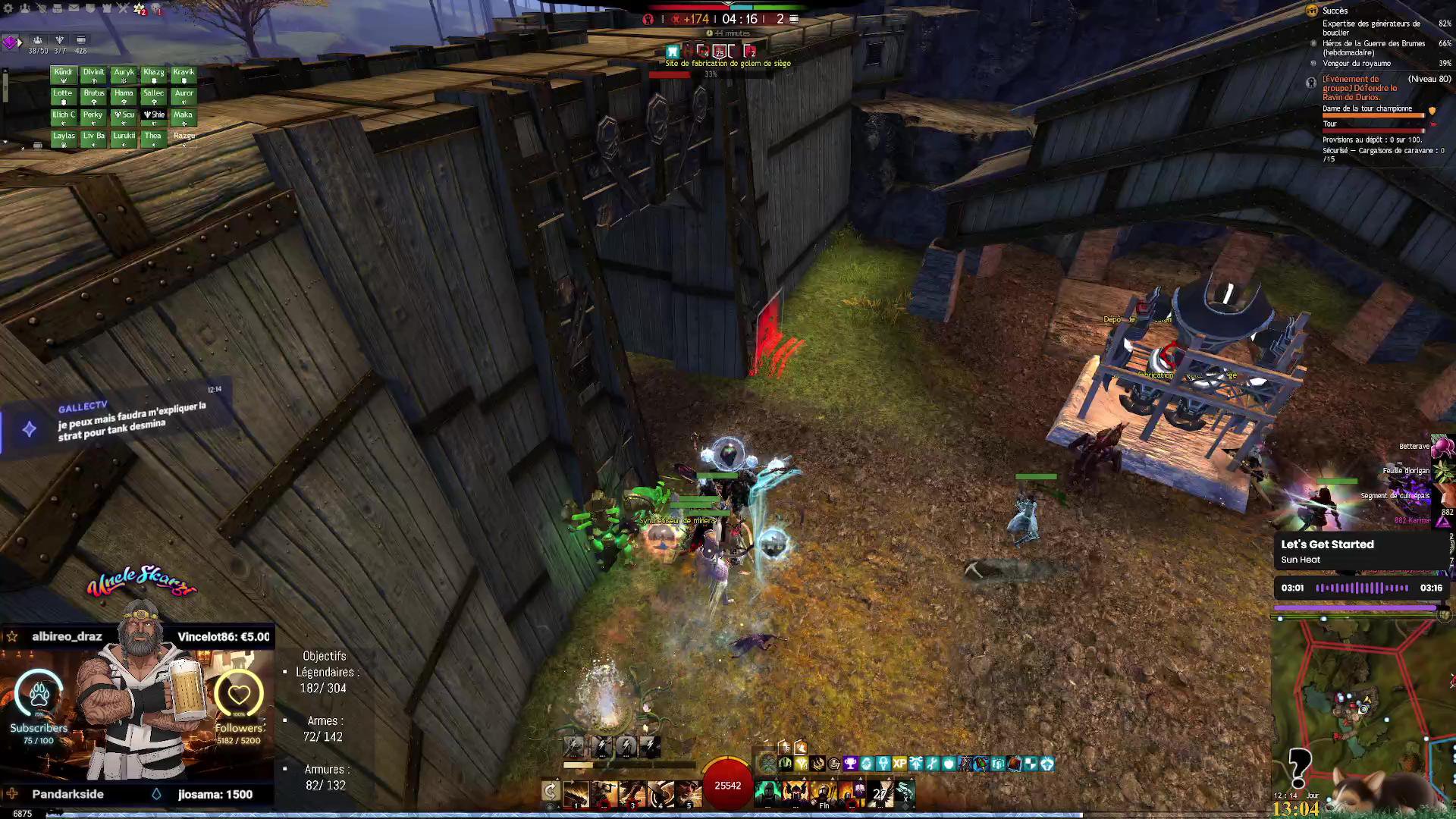The image size is (1456, 819).
Task: Open the mail envelope icon
Action: tap(74, 8)
